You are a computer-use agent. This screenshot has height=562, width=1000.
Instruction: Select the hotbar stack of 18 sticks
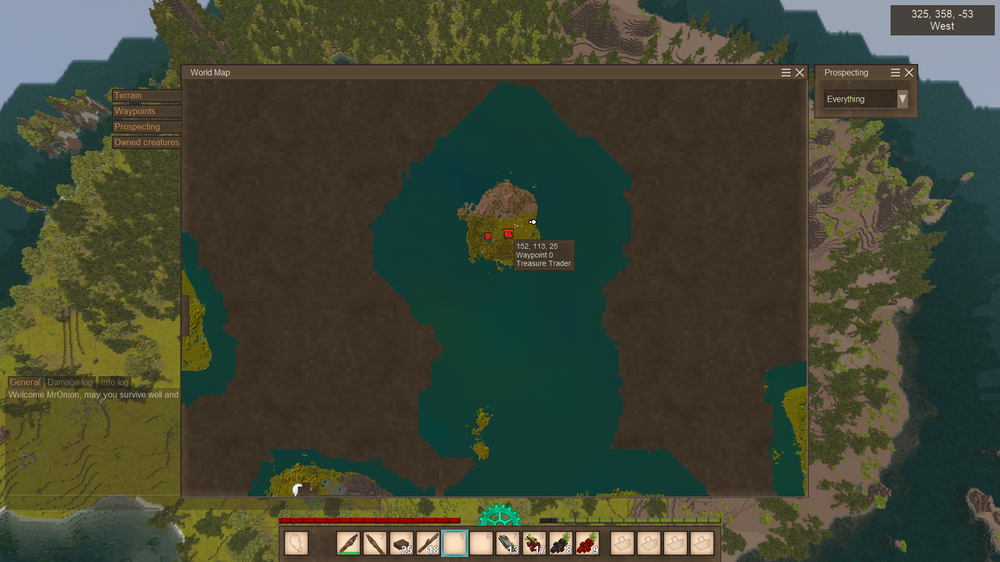point(428,543)
